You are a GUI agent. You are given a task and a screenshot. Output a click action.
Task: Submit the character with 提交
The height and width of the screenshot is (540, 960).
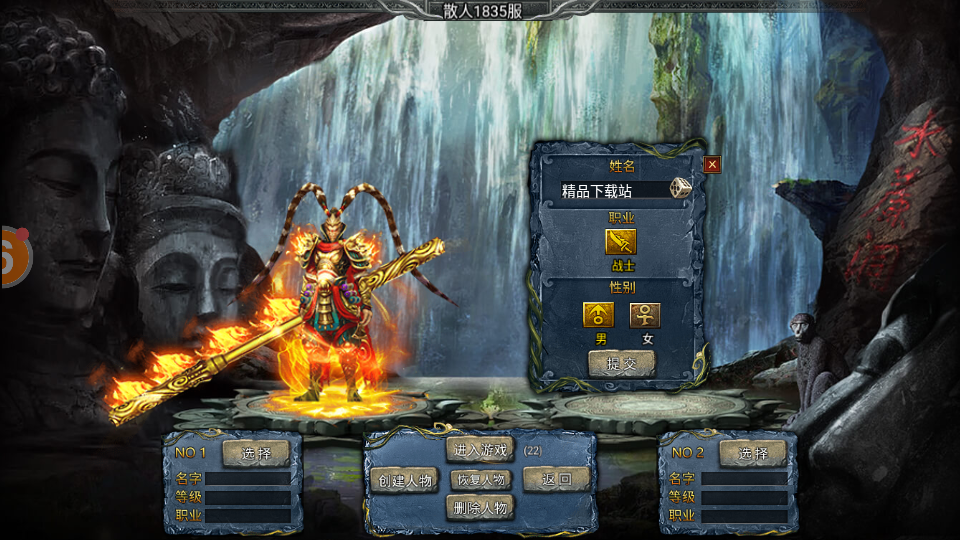(621, 364)
